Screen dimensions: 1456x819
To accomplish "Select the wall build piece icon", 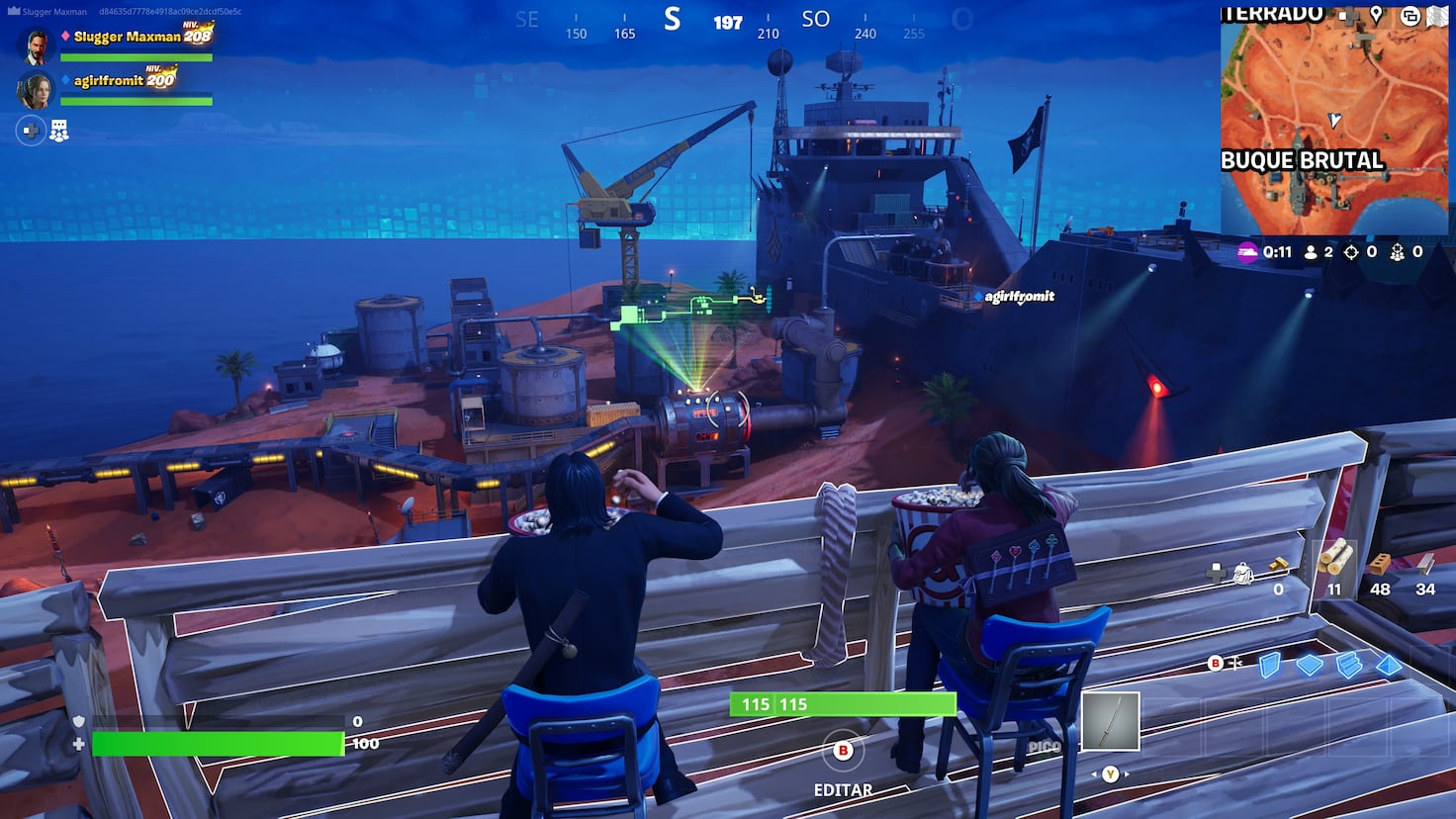I will pyautogui.click(x=1269, y=667).
